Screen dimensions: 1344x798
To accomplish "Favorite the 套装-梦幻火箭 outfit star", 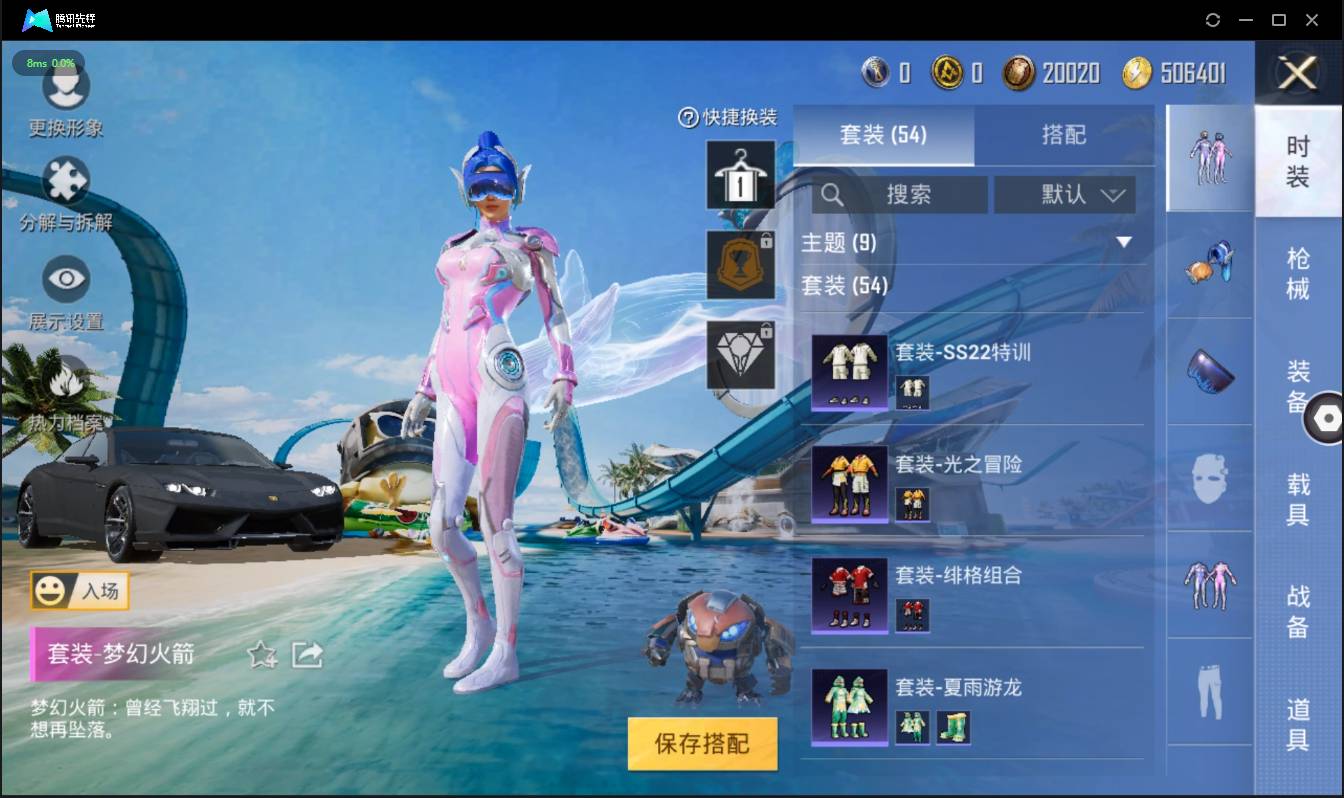I will (x=260, y=655).
